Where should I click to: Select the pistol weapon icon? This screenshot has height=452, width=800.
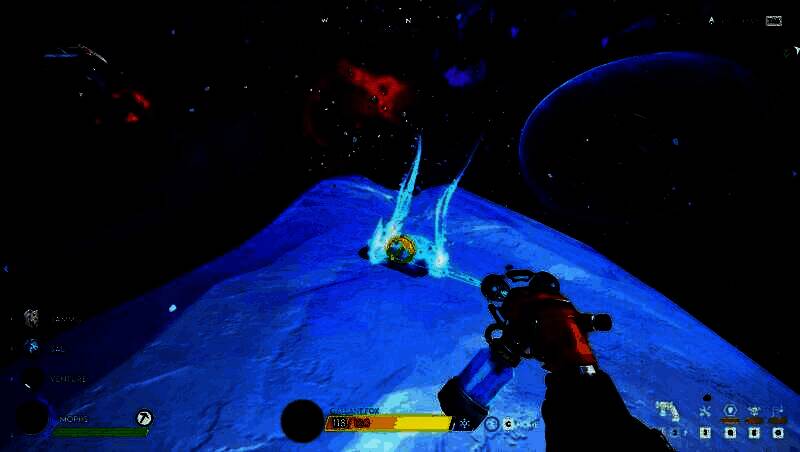(668, 410)
